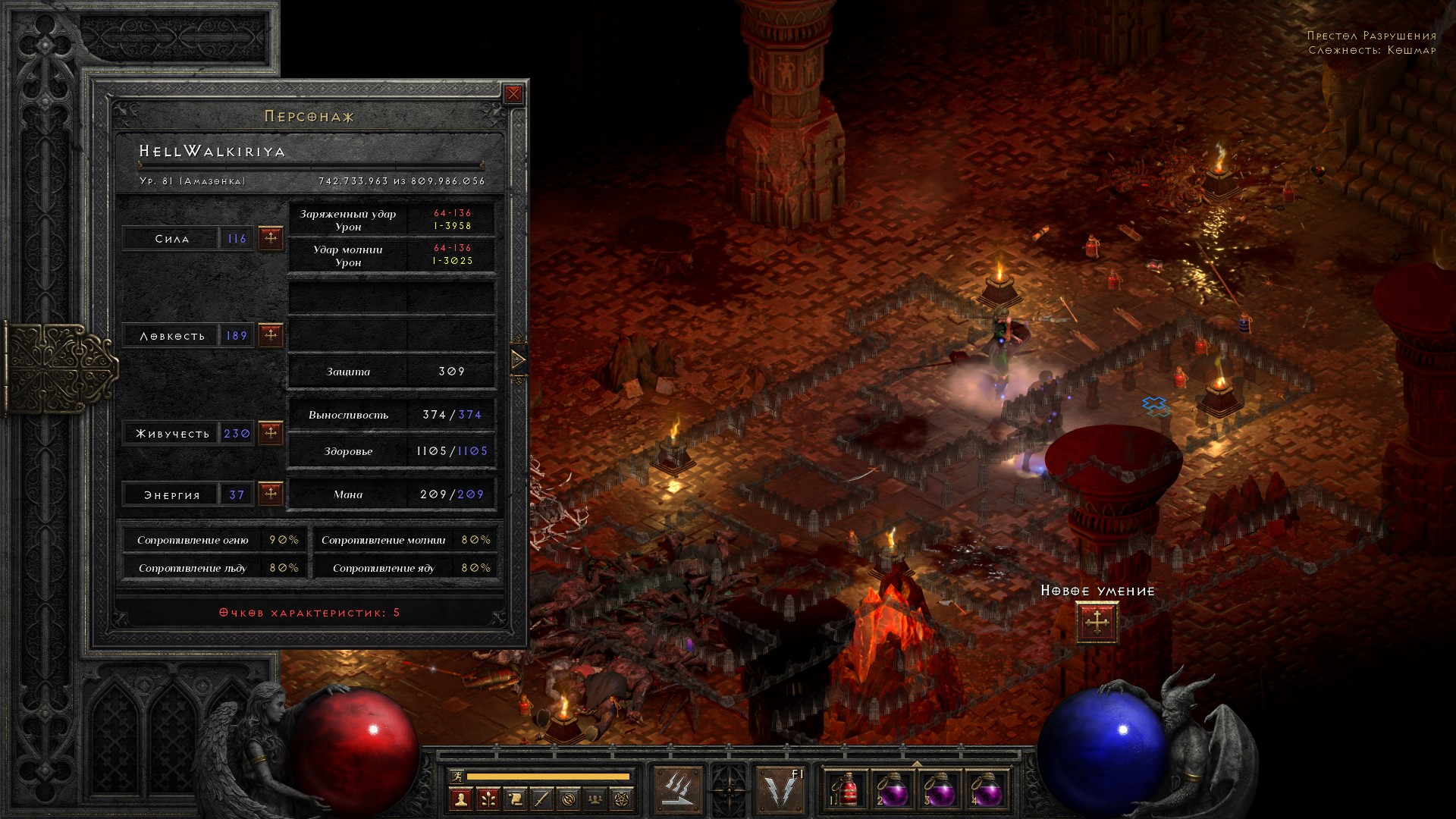This screenshot has width=1456, height=819.
Task: Add a point to Энергия (Energy)
Action: [x=271, y=494]
